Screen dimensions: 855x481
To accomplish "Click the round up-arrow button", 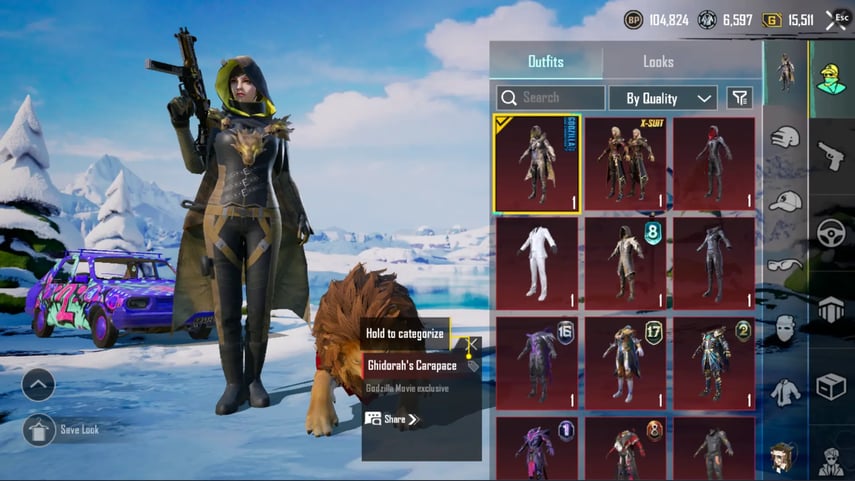I will (x=38, y=384).
